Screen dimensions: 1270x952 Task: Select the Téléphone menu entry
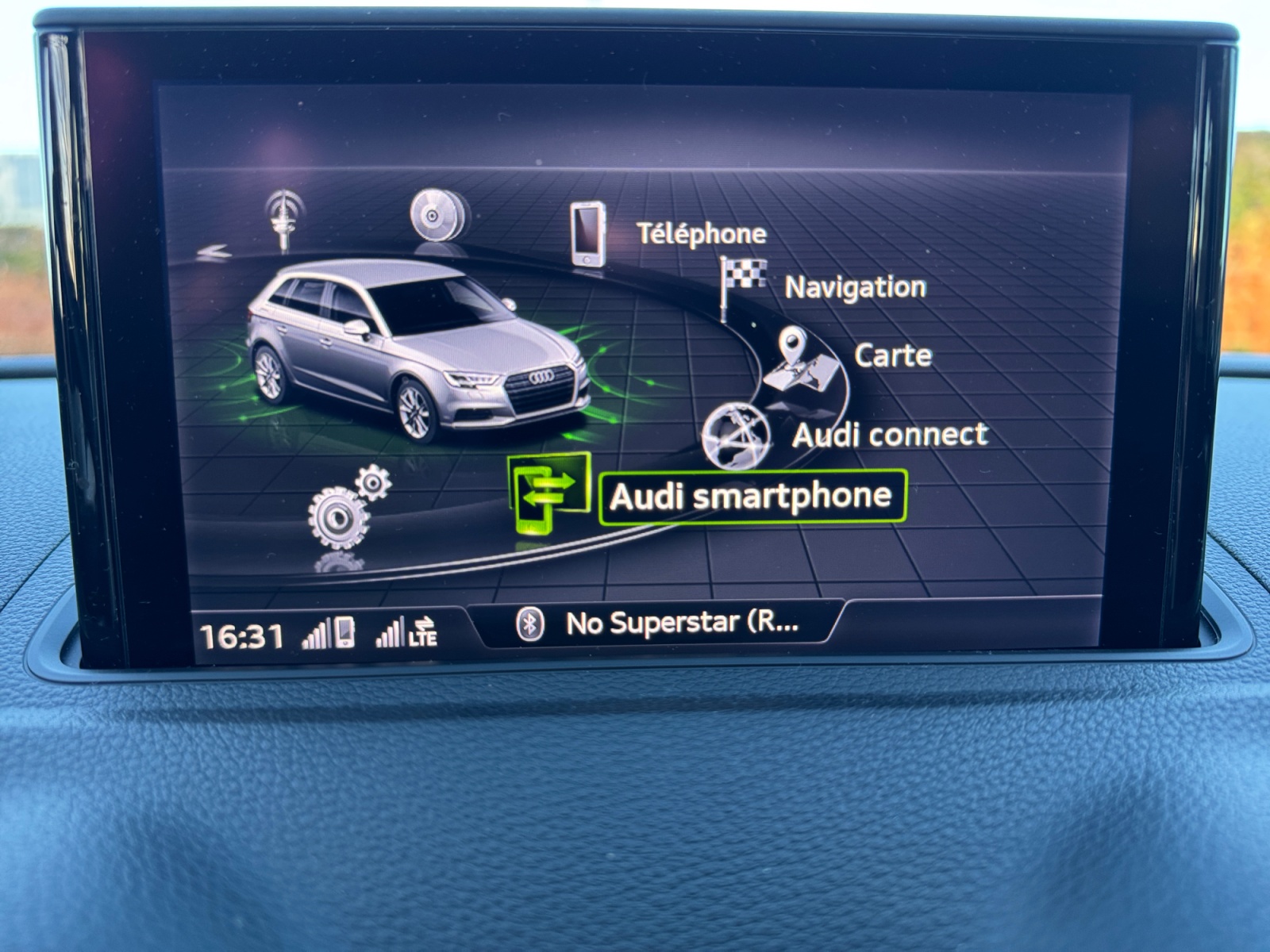pyautogui.click(x=701, y=234)
